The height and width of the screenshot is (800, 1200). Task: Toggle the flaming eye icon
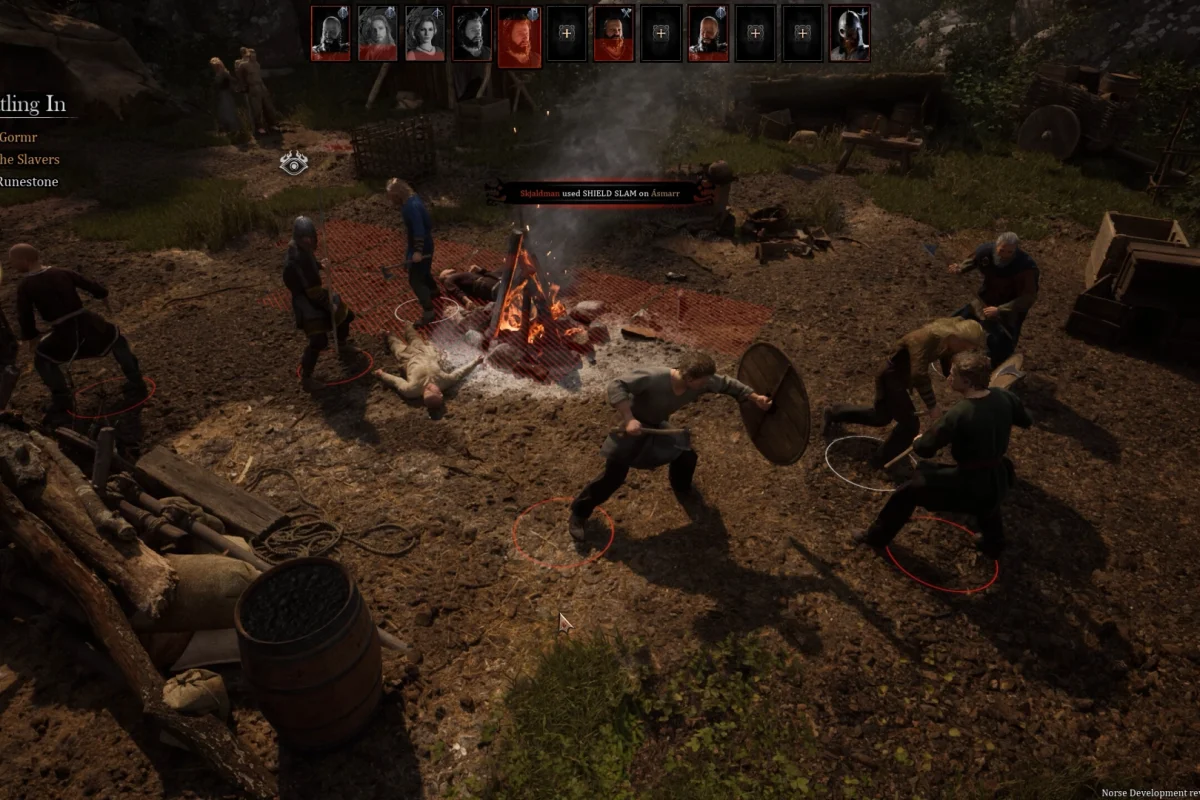[293, 163]
